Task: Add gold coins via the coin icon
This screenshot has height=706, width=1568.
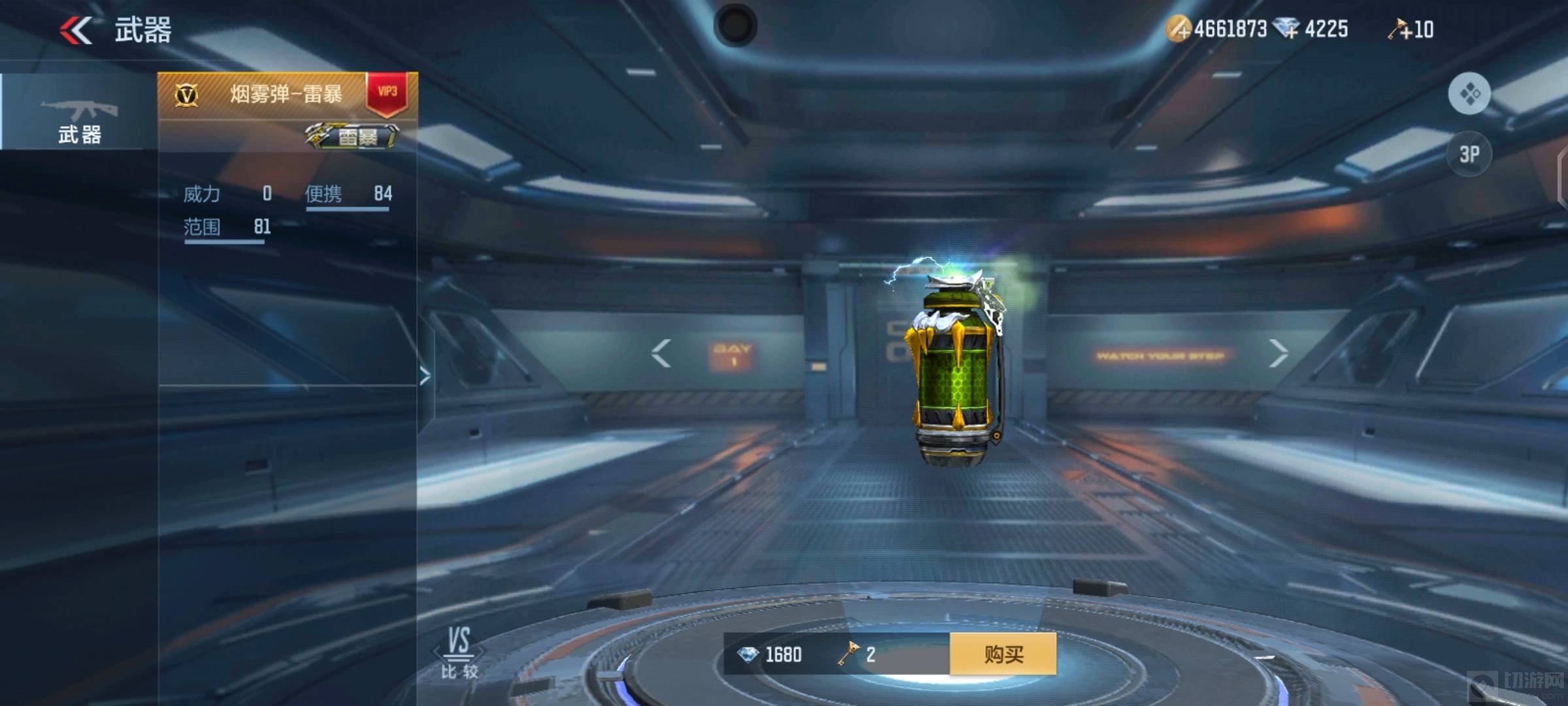Action: pyautogui.click(x=1179, y=29)
